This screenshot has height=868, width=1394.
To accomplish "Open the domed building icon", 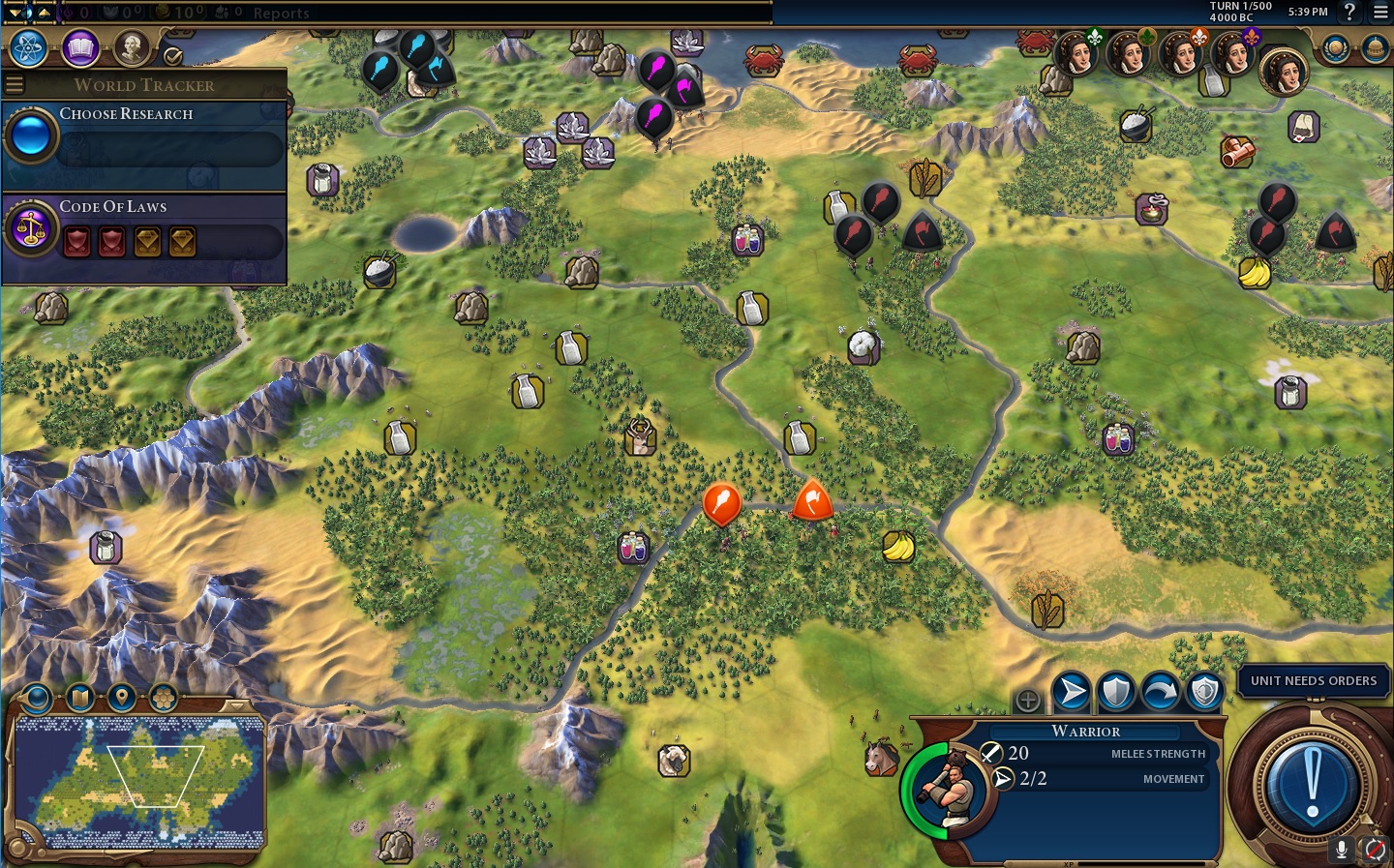I will click(1375, 47).
